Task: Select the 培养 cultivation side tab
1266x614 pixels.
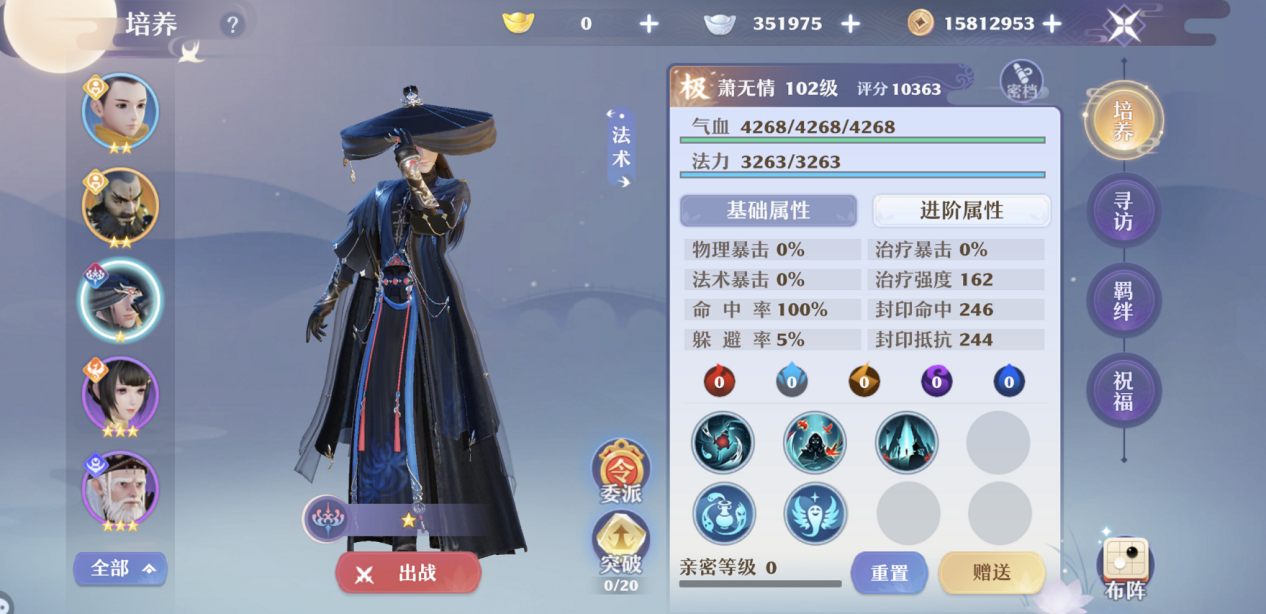Action: point(1123,120)
